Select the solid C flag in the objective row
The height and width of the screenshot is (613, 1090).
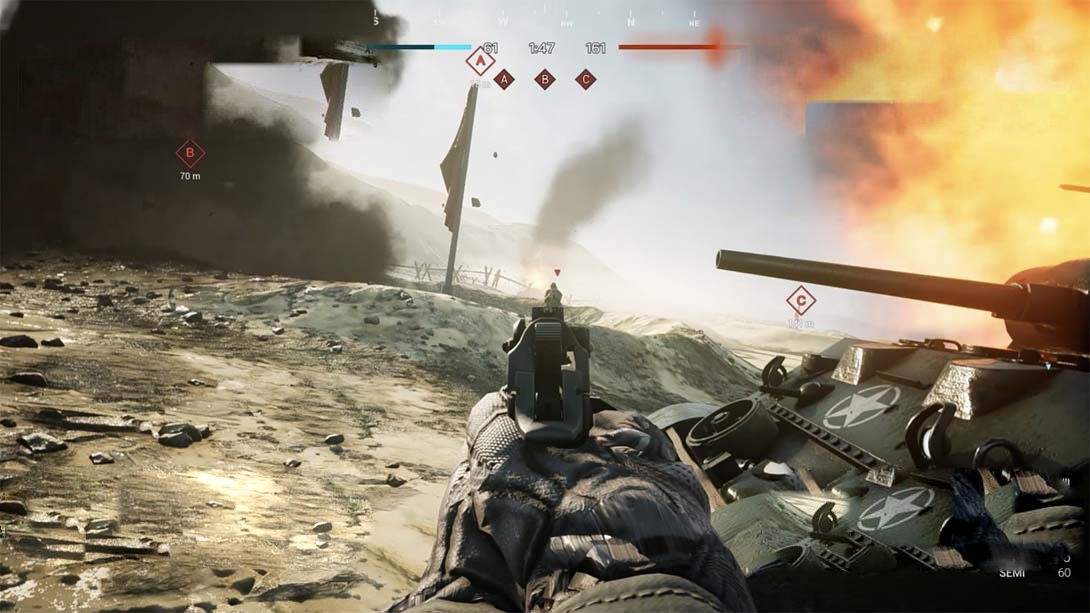tap(586, 80)
